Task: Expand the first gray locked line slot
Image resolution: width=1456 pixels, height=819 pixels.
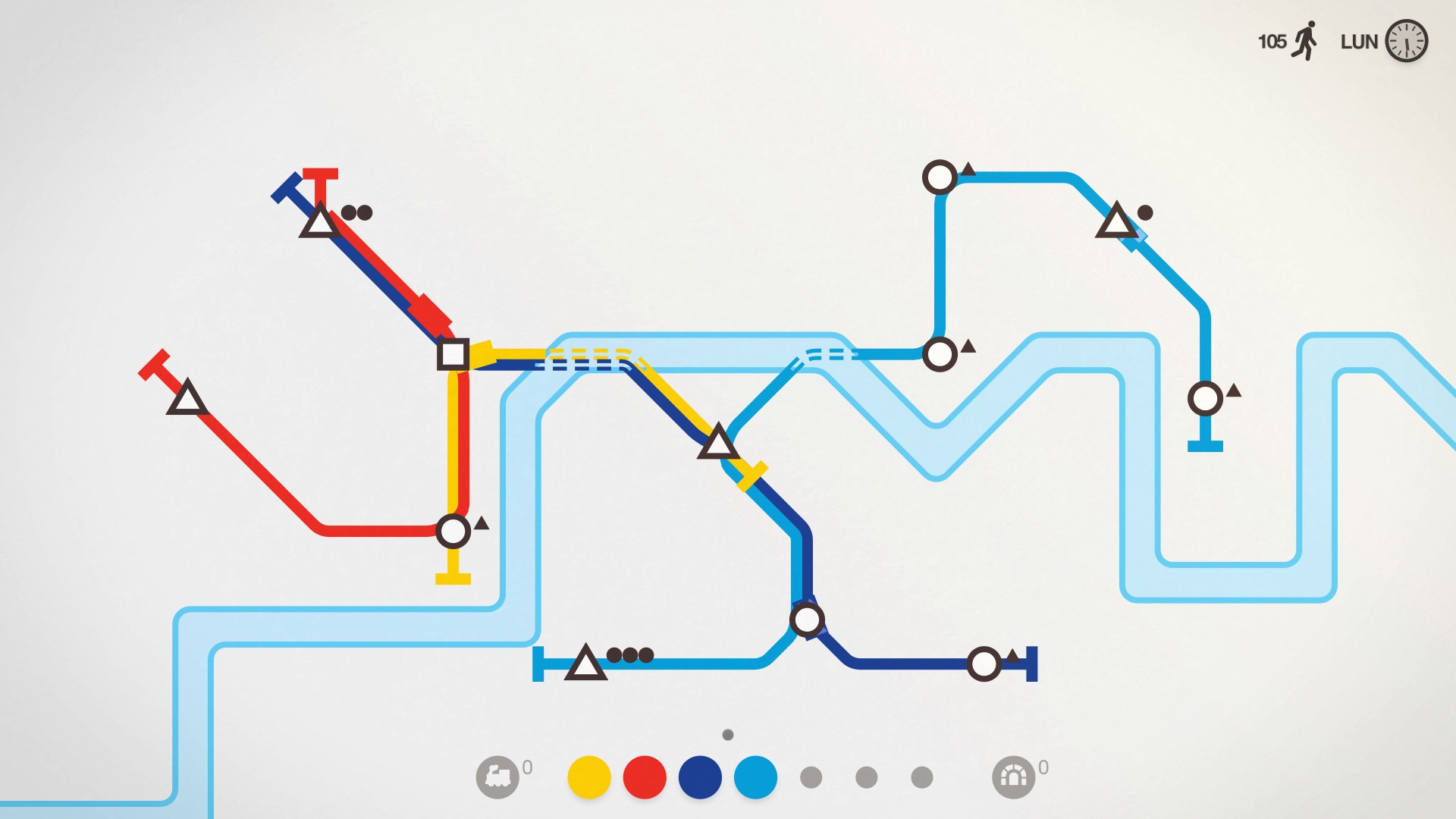Action: pos(811,777)
